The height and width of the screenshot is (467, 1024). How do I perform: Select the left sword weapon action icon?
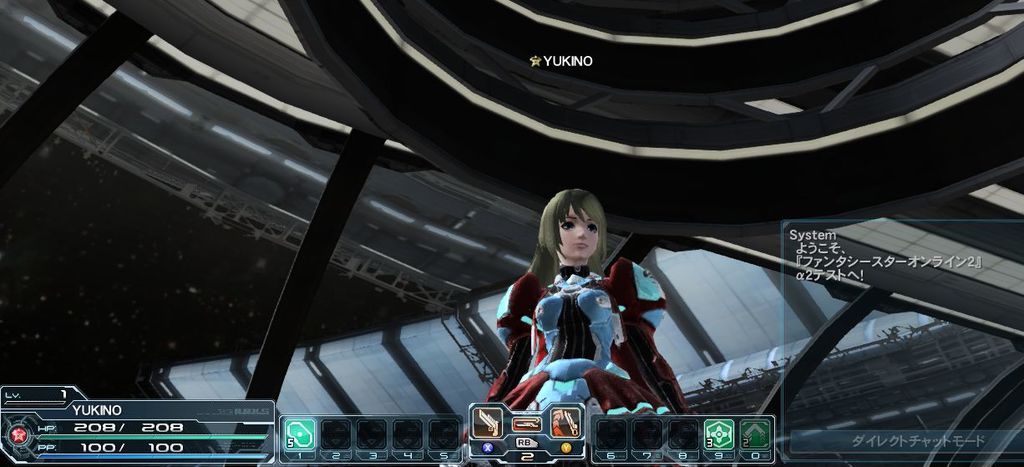coord(491,422)
